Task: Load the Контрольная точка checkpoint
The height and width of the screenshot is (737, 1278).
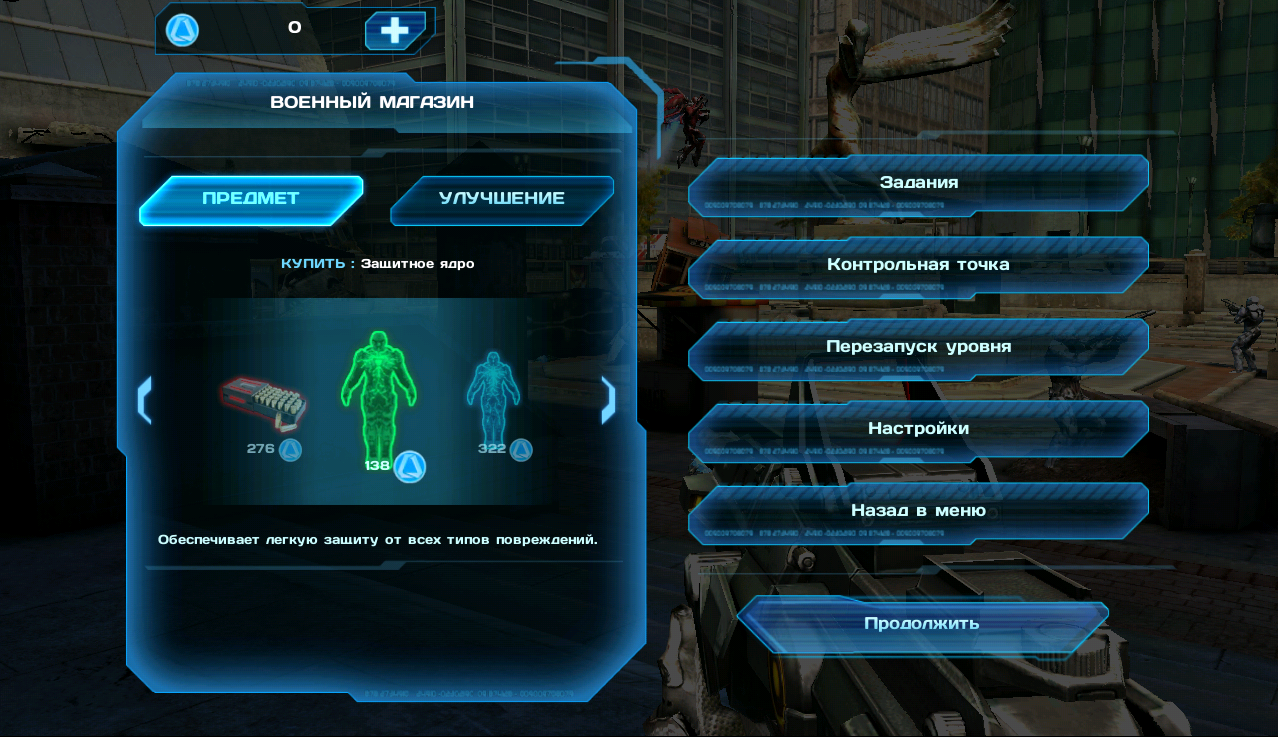Action: point(918,265)
